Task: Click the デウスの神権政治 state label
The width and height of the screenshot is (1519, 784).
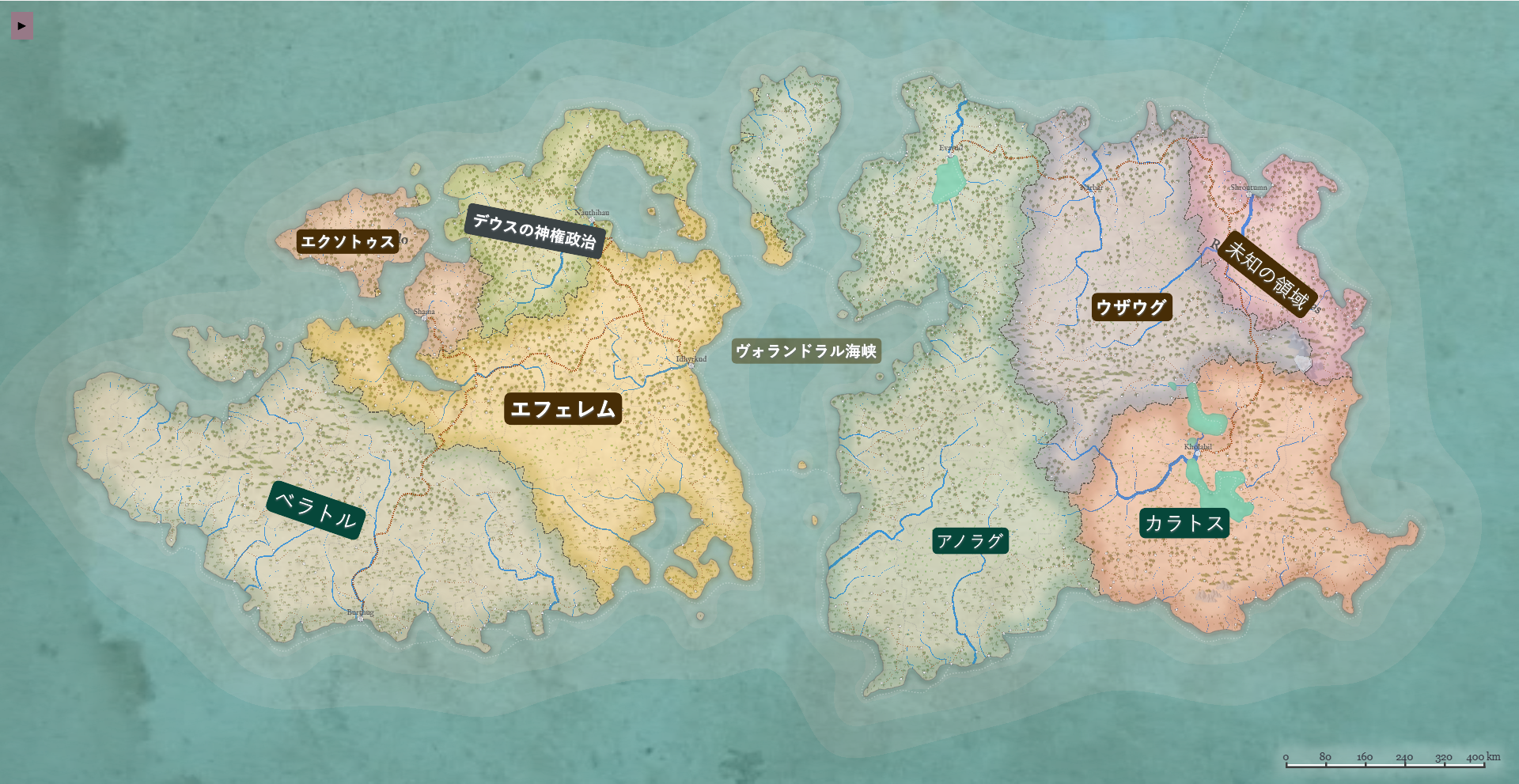Action: (534, 231)
